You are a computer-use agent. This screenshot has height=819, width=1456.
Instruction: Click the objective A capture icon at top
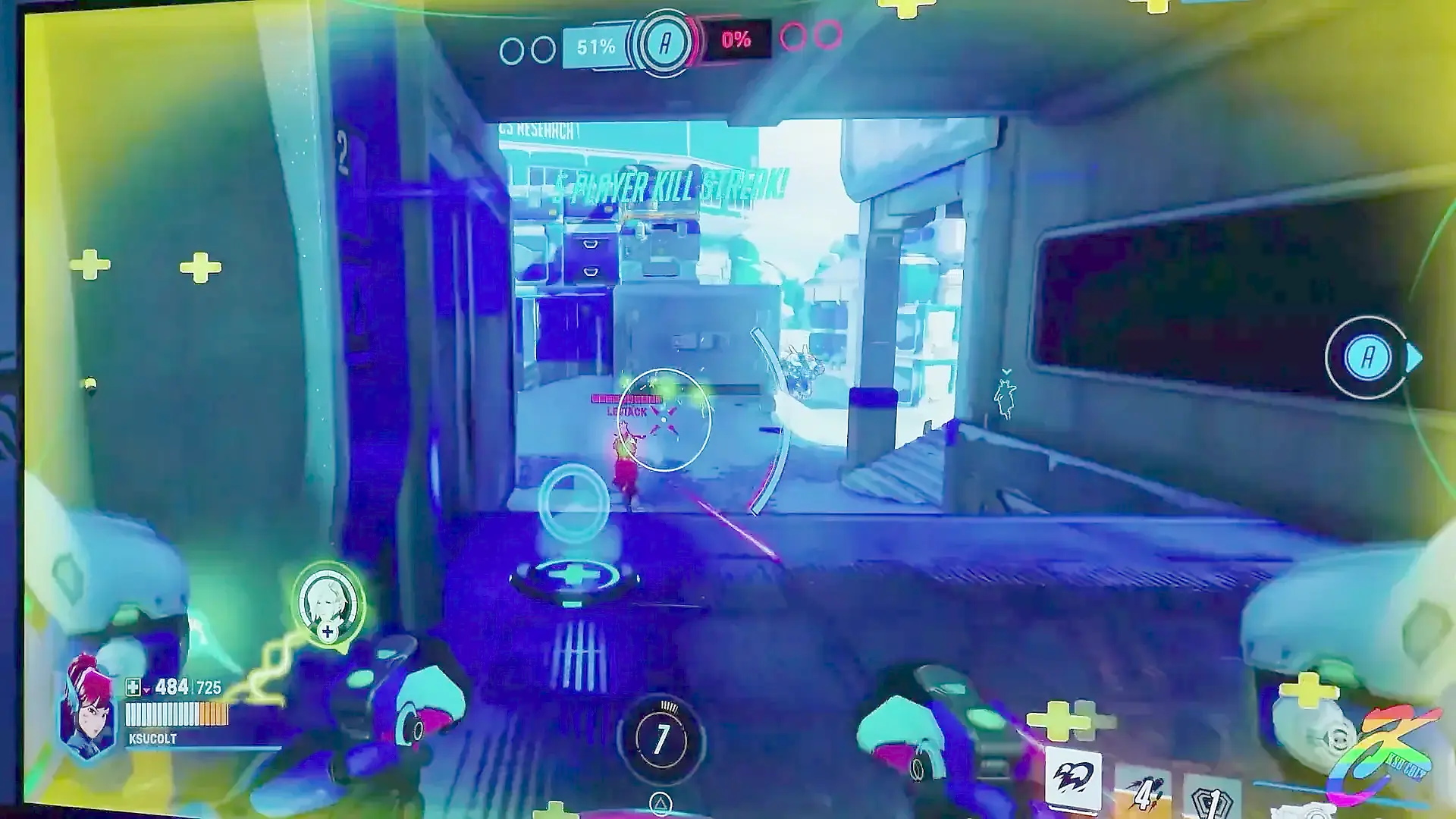665,42
